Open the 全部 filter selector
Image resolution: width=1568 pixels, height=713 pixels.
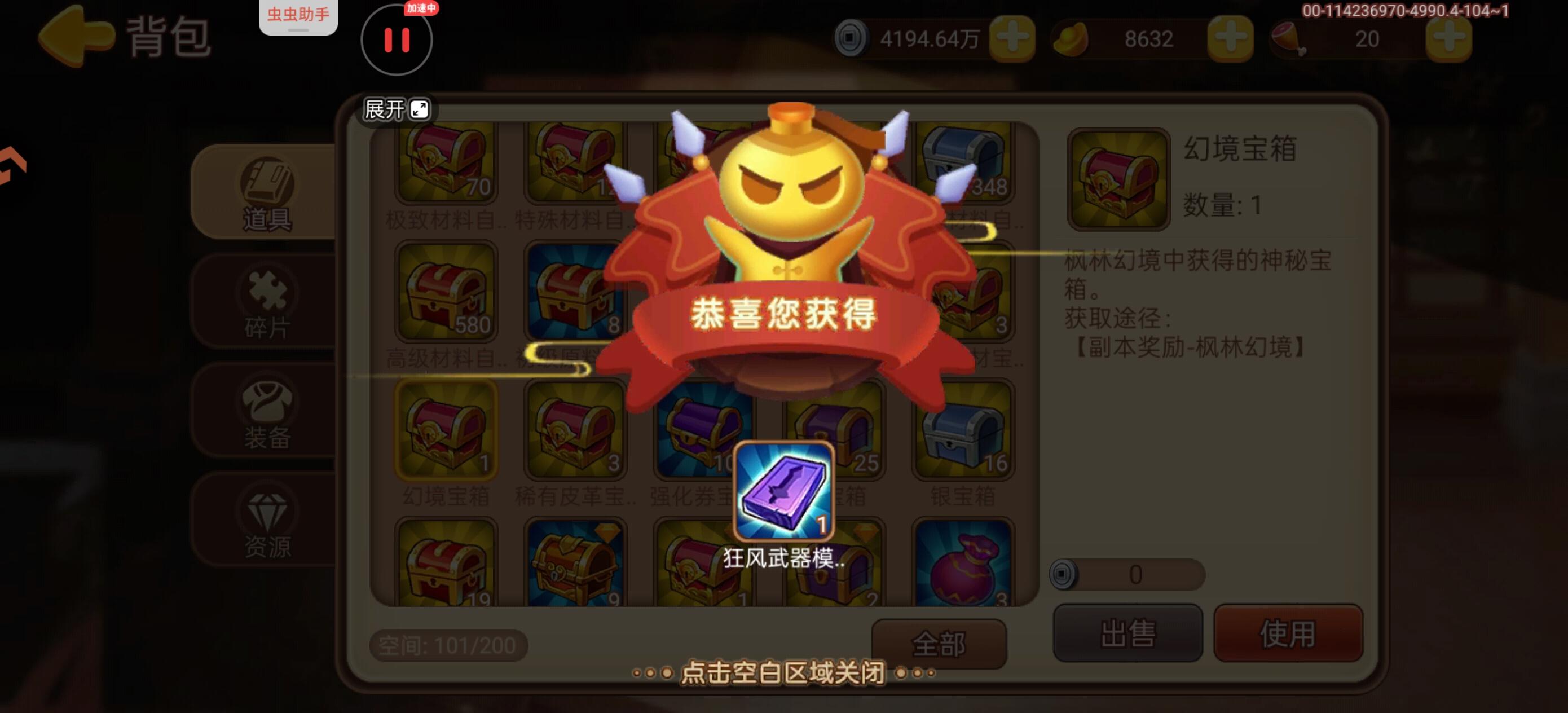click(x=939, y=644)
